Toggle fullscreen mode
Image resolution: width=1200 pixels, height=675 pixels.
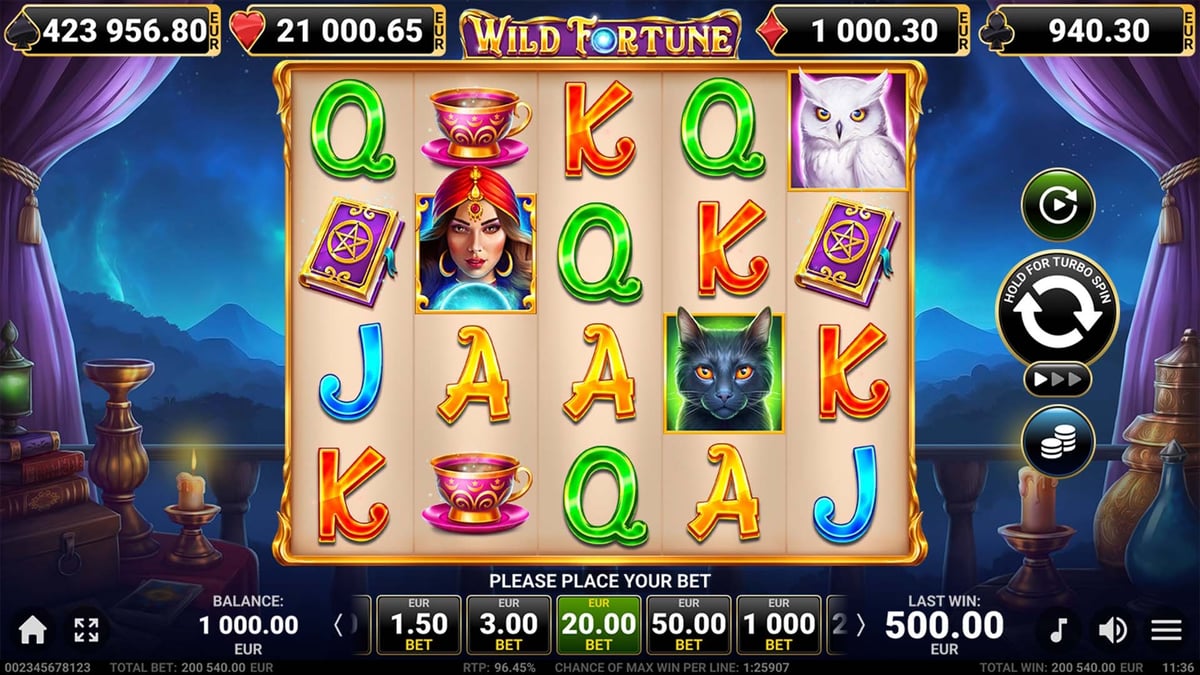86,629
